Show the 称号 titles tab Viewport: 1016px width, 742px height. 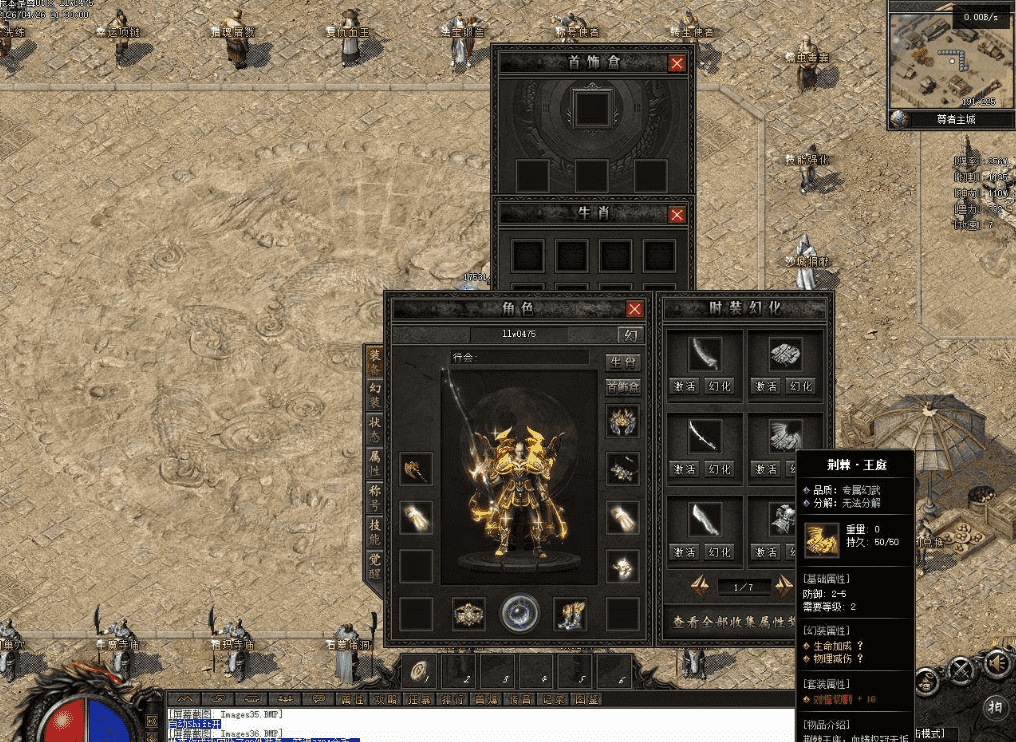click(375, 497)
